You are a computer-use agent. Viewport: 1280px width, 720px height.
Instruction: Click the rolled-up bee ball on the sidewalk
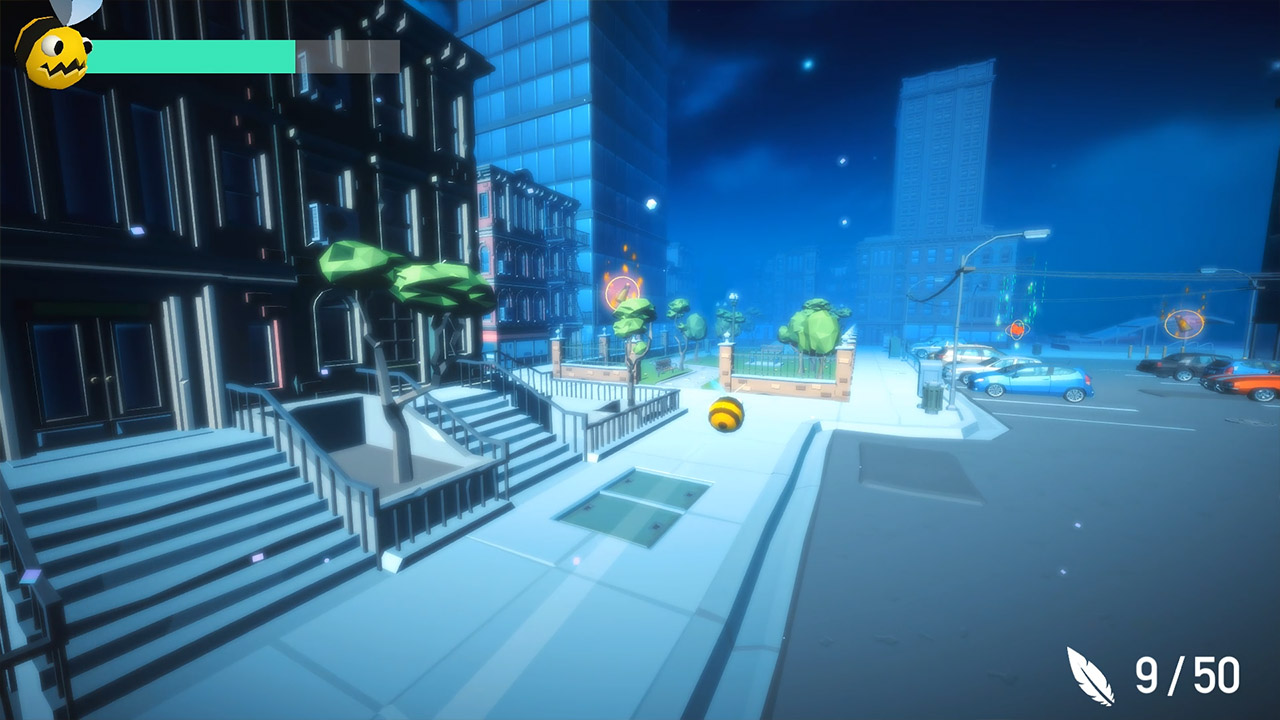[x=724, y=413]
